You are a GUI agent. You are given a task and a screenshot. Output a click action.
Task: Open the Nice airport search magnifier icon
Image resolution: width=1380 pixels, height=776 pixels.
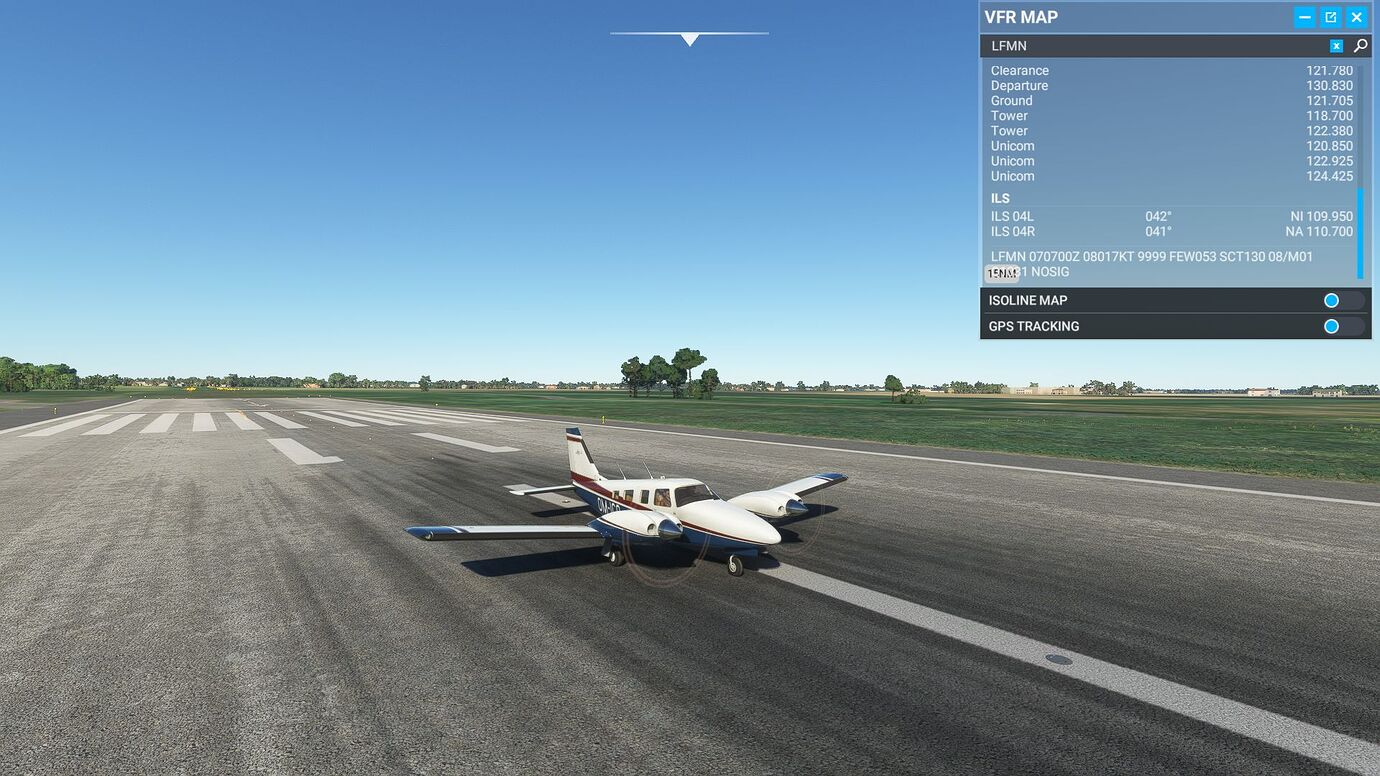point(1359,45)
